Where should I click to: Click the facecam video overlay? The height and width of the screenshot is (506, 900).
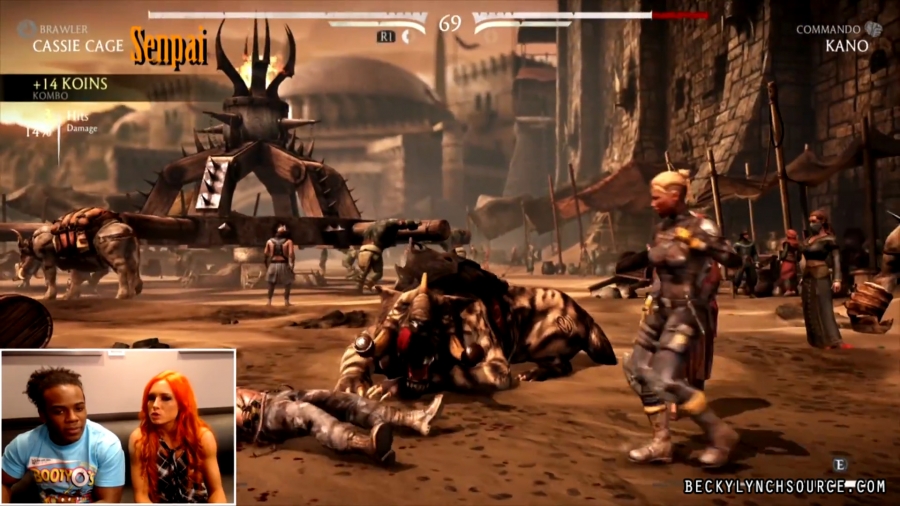point(118,426)
